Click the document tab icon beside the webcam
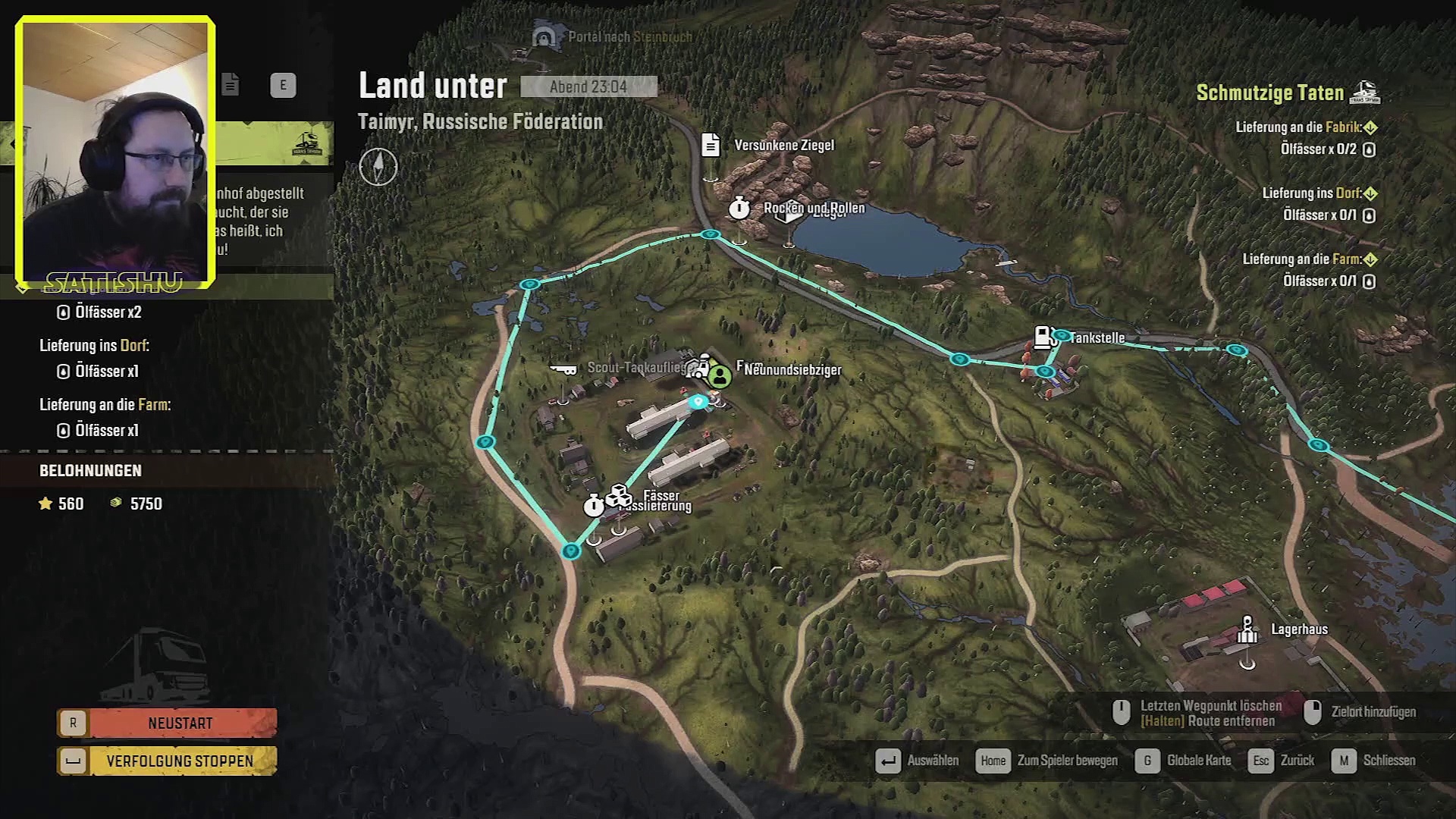The width and height of the screenshot is (1456, 819). [231, 85]
